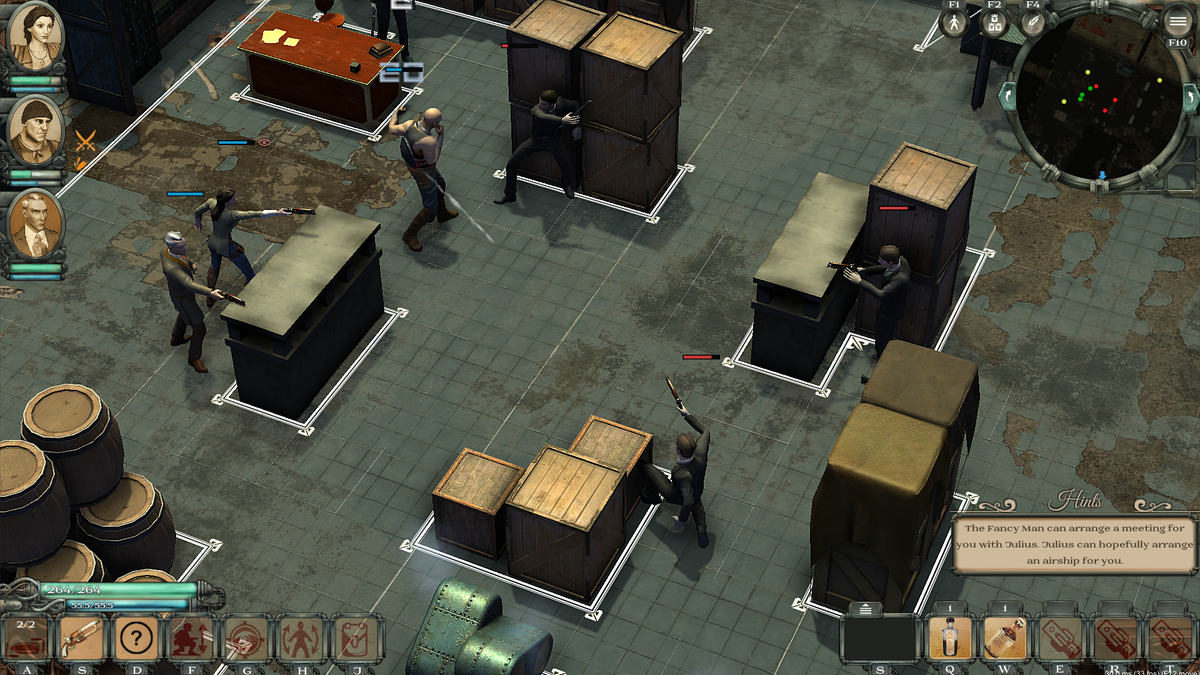Rotate the camera using the minimap's left arrow

[1006, 97]
